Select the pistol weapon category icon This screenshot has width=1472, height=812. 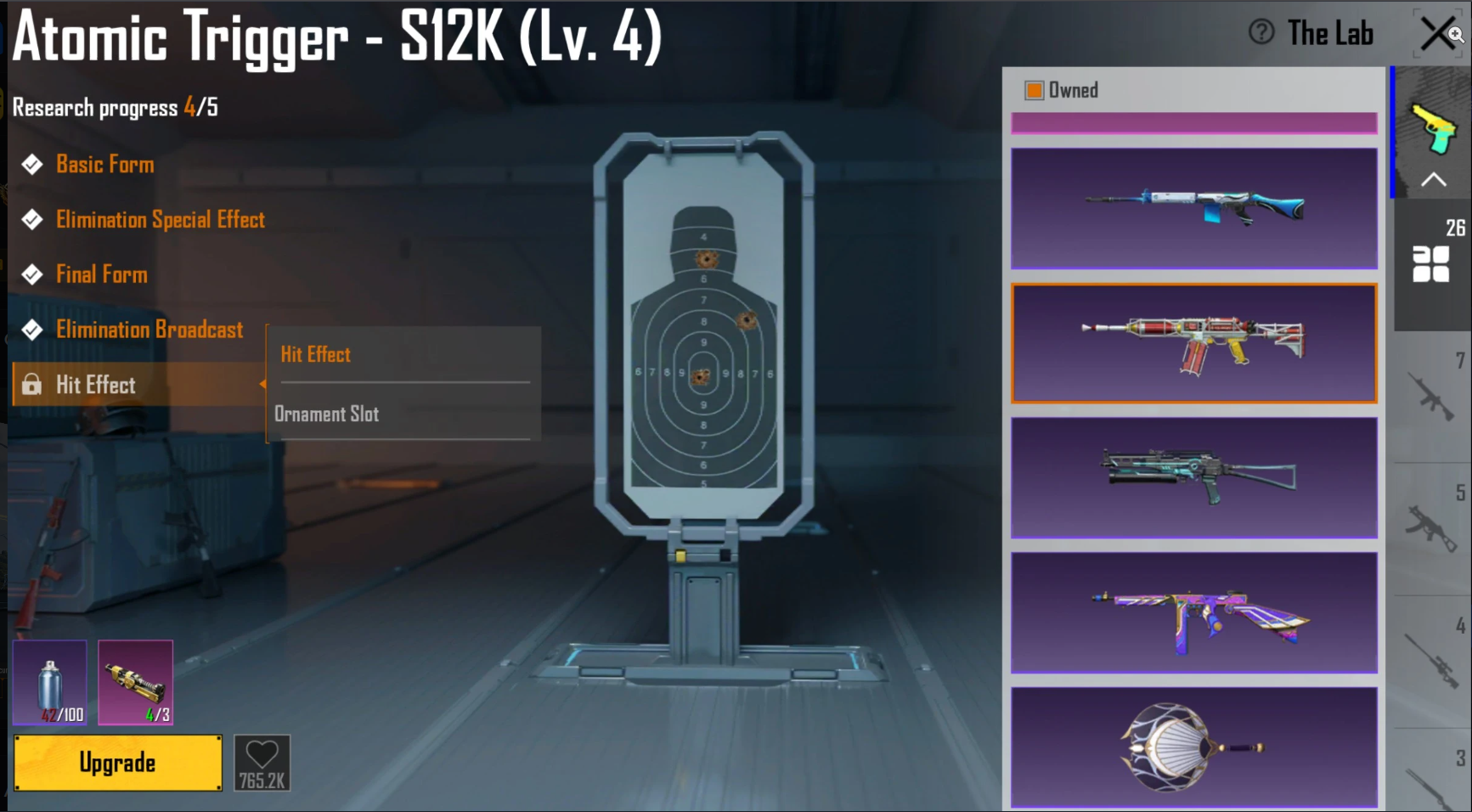(1433, 127)
